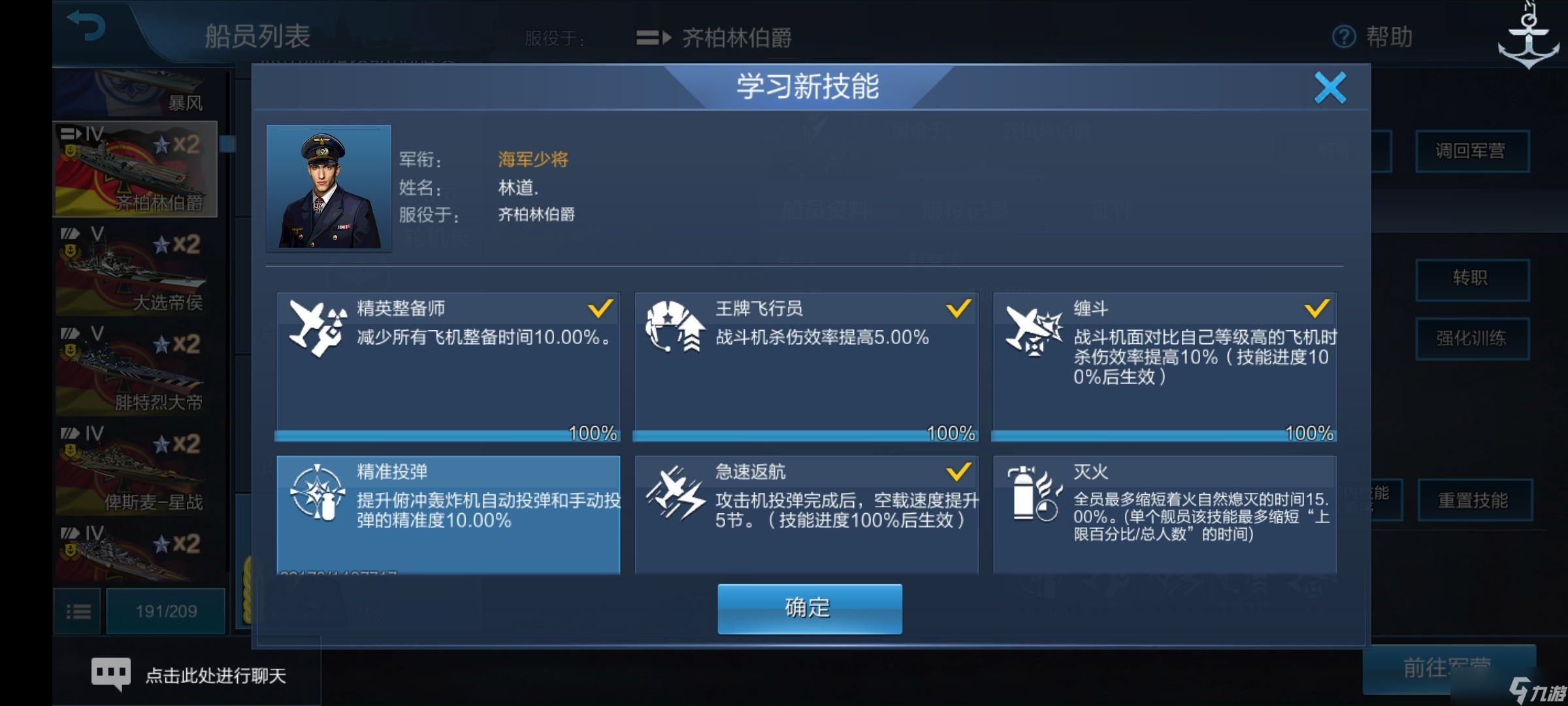Image resolution: width=1568 pixels, height=706 pixels.
Task: Click the anchor icon top right
Action: click(x=1527, y=36)
